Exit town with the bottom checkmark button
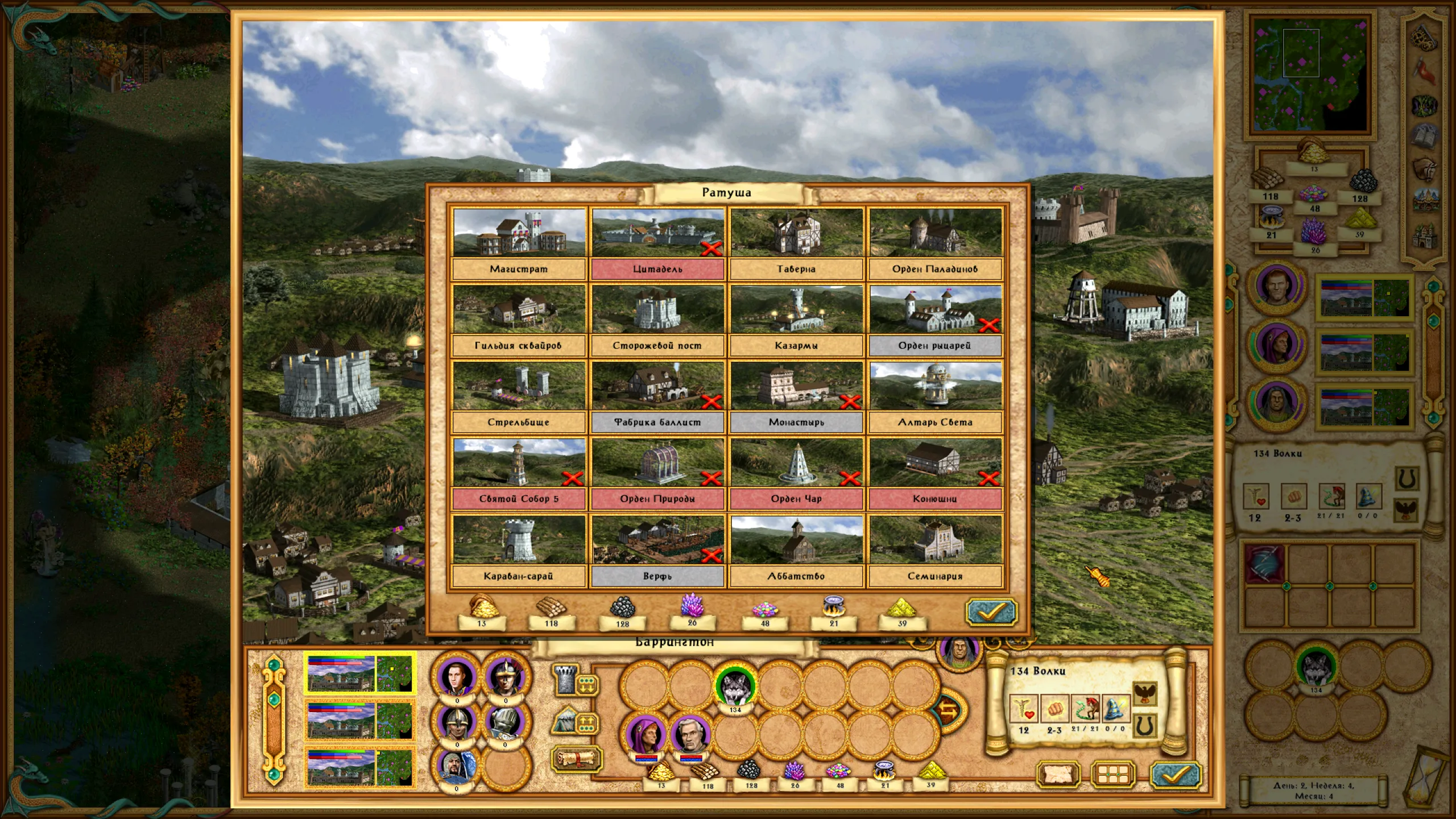Screen dimensions: 1456x819 click(x=1175, y=775)
